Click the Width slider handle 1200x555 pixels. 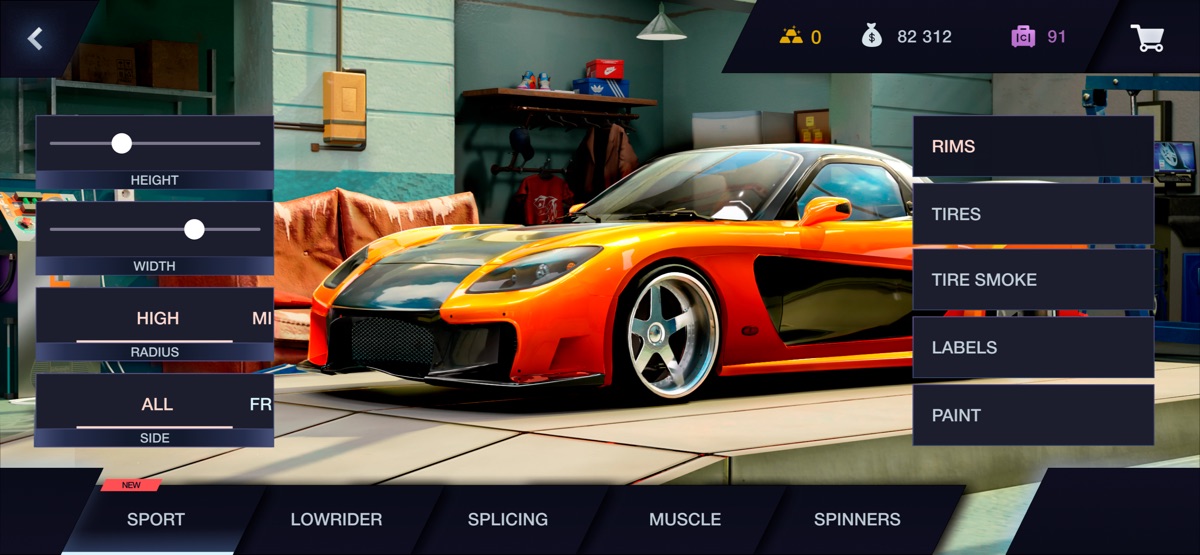194,229
